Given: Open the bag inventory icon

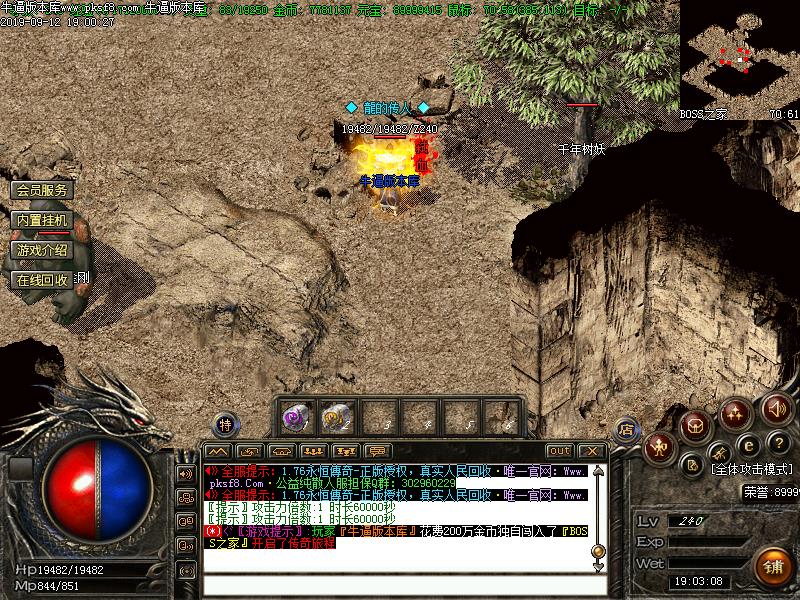Looking at the screenshot, I should click(x=696, y=426).
